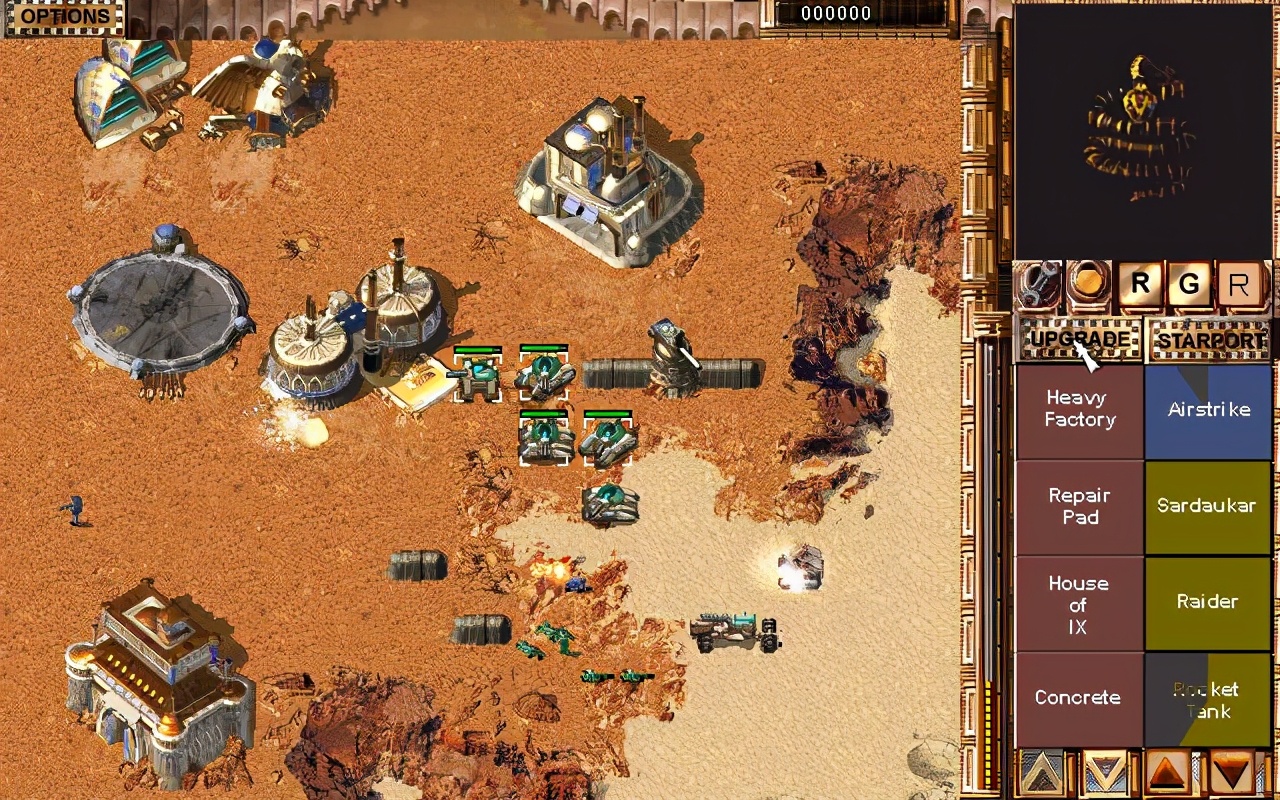The image size is (1280, 800).
Task: Click the Upgrade button
Action: pos(1080,340)
